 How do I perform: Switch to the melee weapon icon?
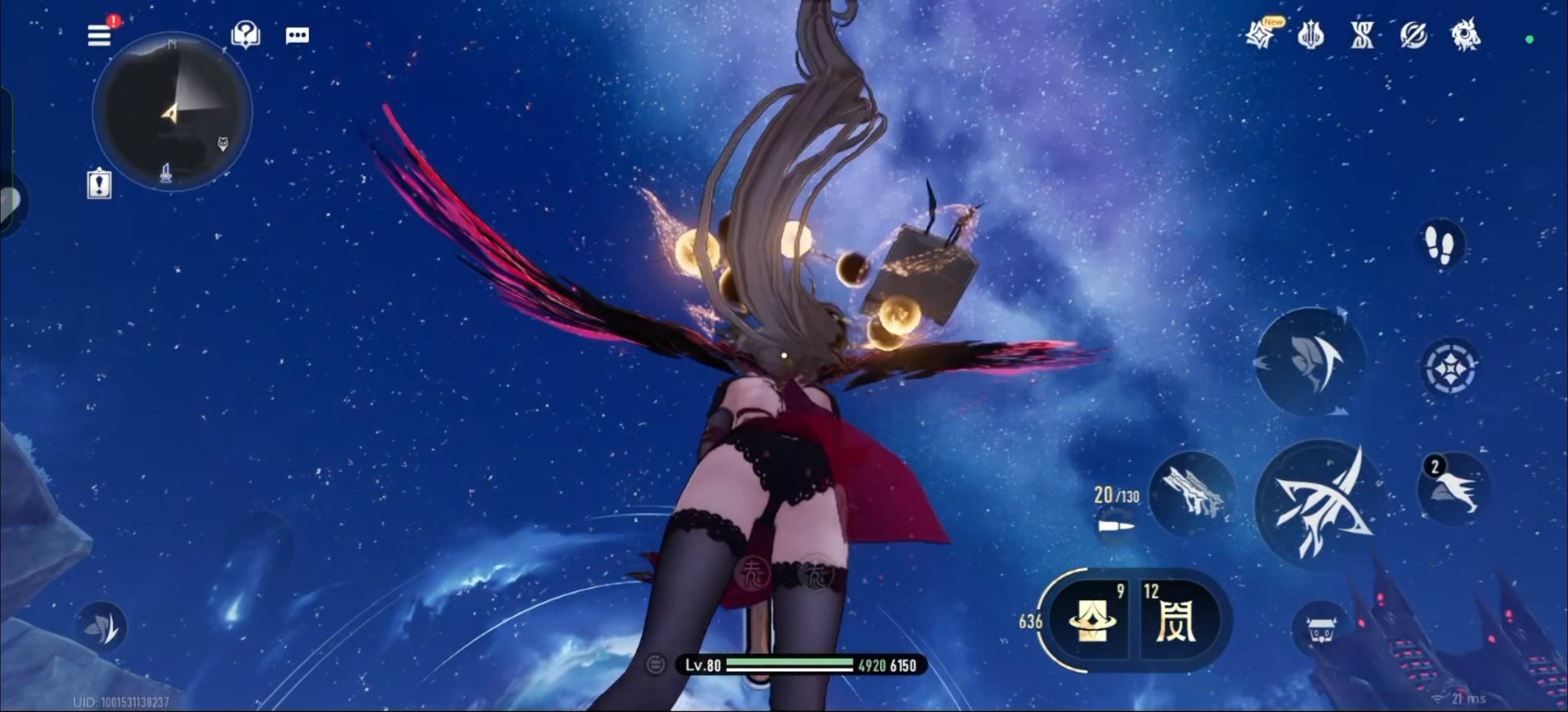(1191, 494)
